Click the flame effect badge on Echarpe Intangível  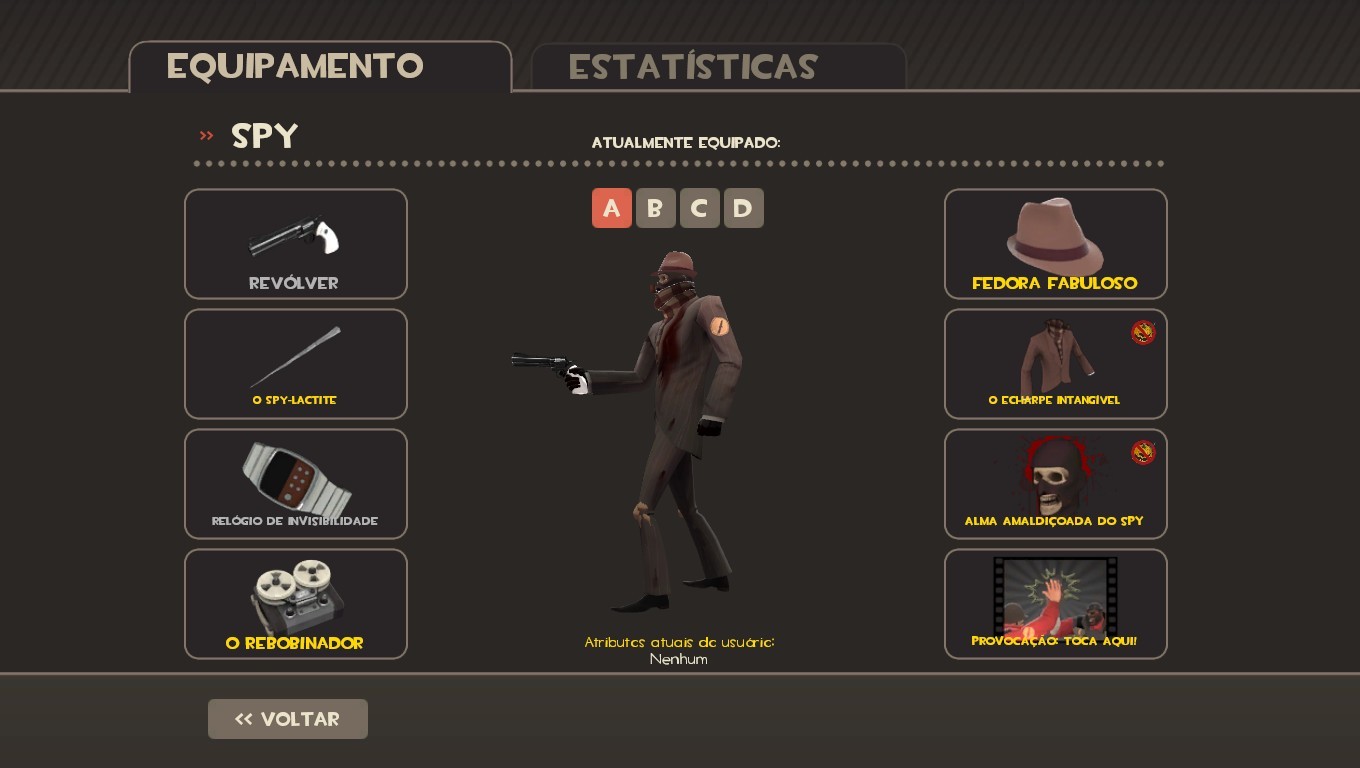(x=1142, y=333)
